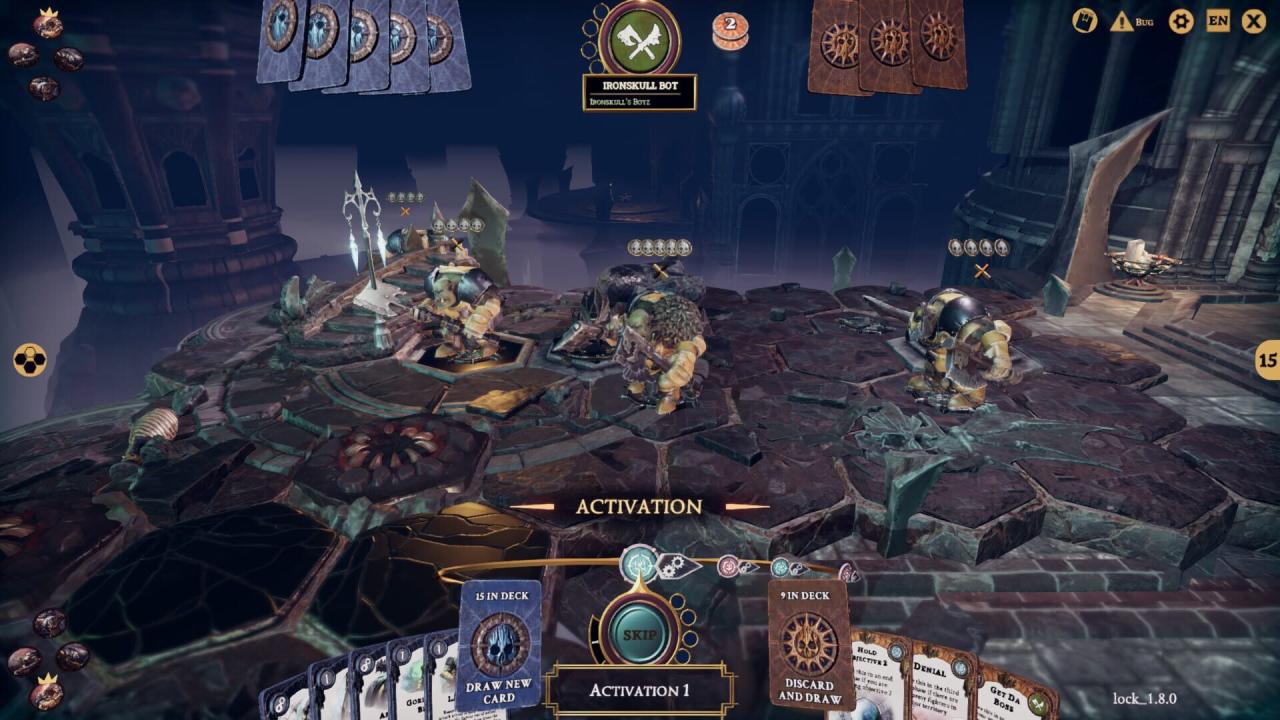Close the game with the X button
This screenshot has height=720, width=1280.
(1254, 21)
